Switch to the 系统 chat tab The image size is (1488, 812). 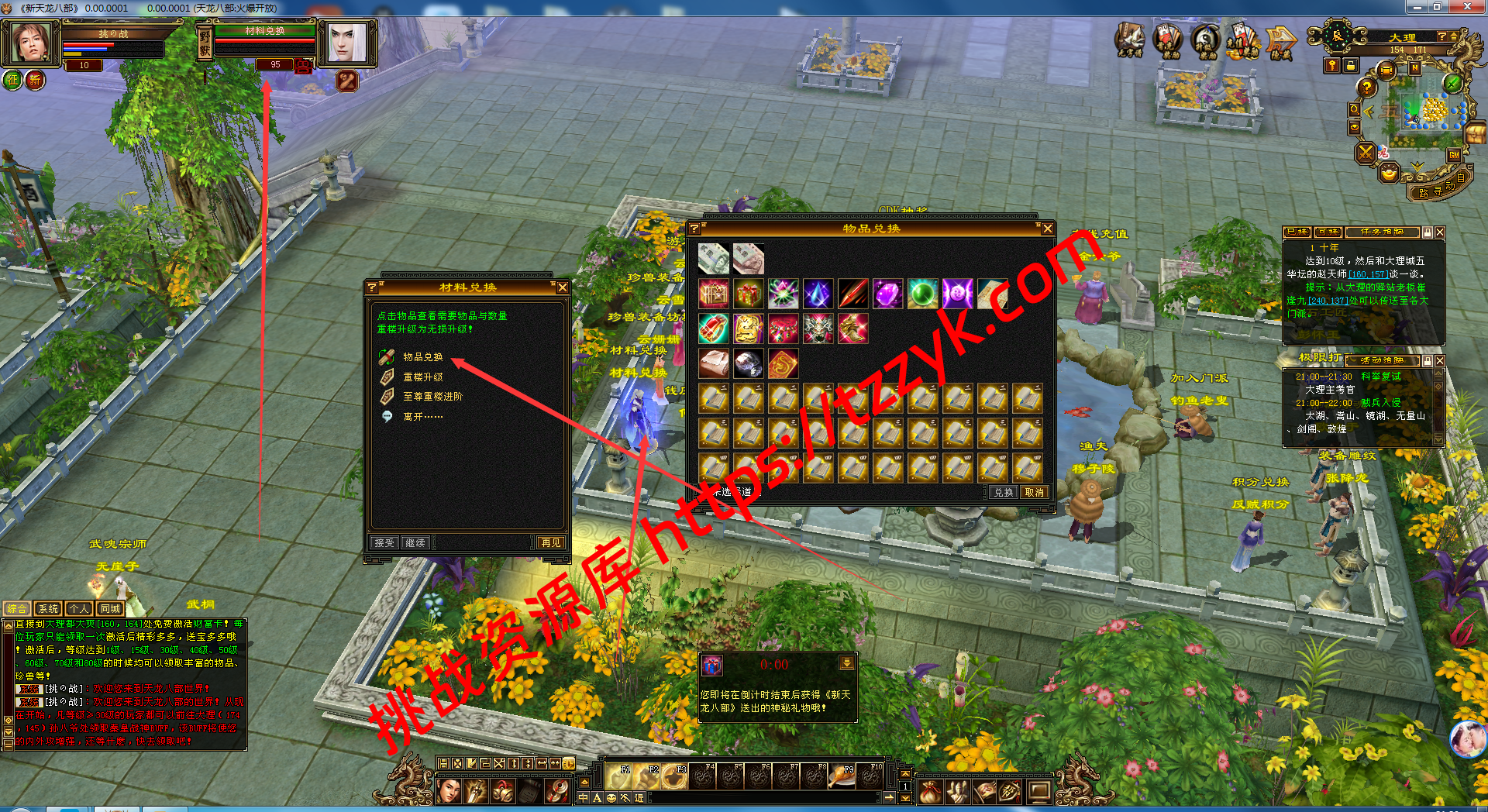(x=48, y=609)
